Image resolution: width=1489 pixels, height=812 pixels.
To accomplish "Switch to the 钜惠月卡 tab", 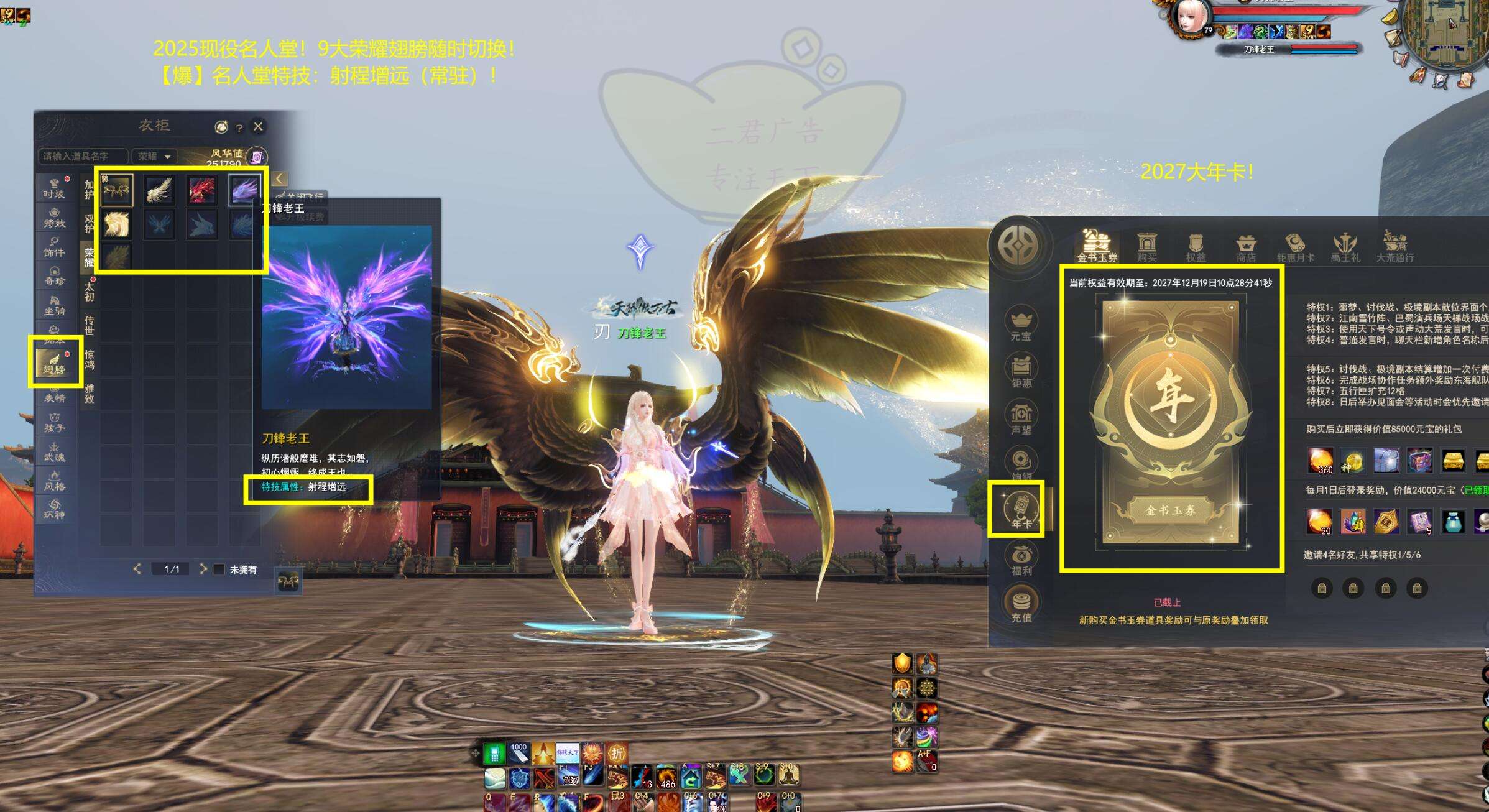I will (x=1295, y=247).
